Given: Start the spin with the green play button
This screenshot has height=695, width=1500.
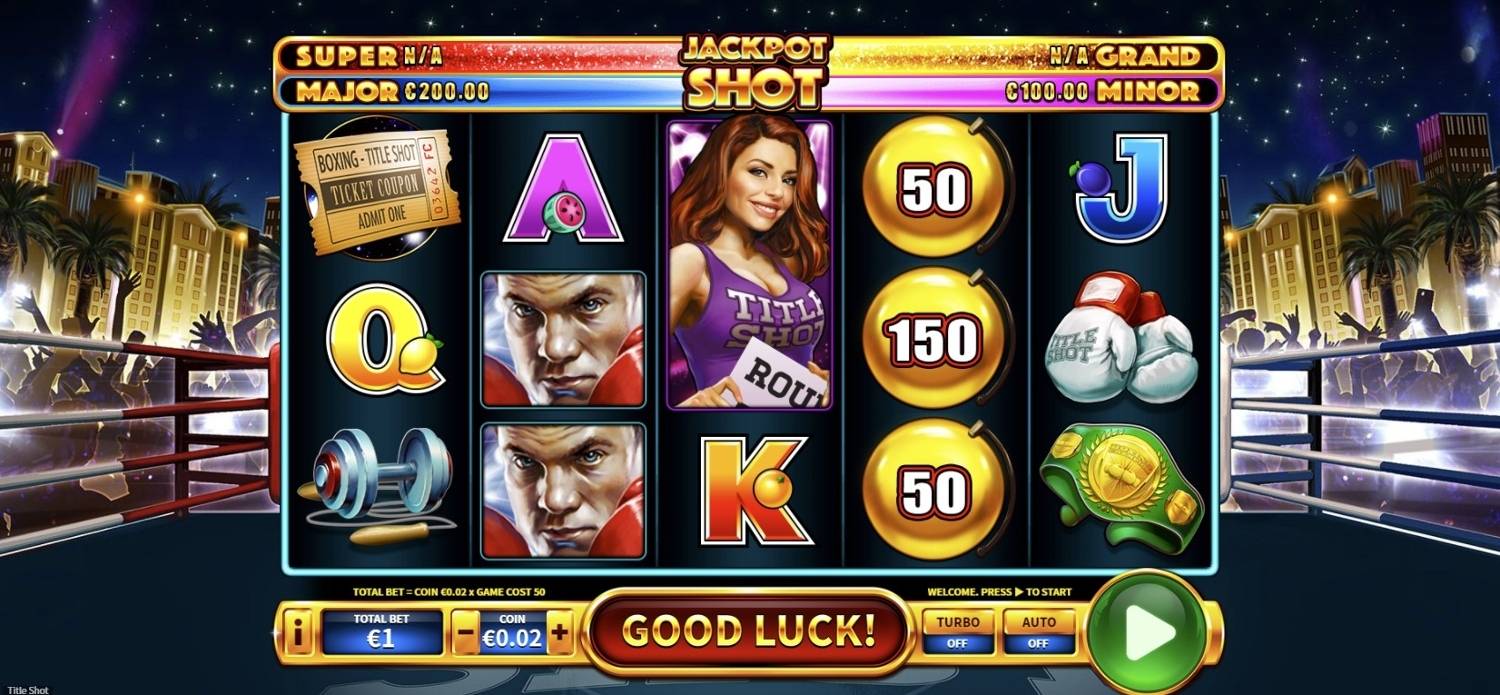Looking at the screenshot, I should click(x=1148, y=631).
